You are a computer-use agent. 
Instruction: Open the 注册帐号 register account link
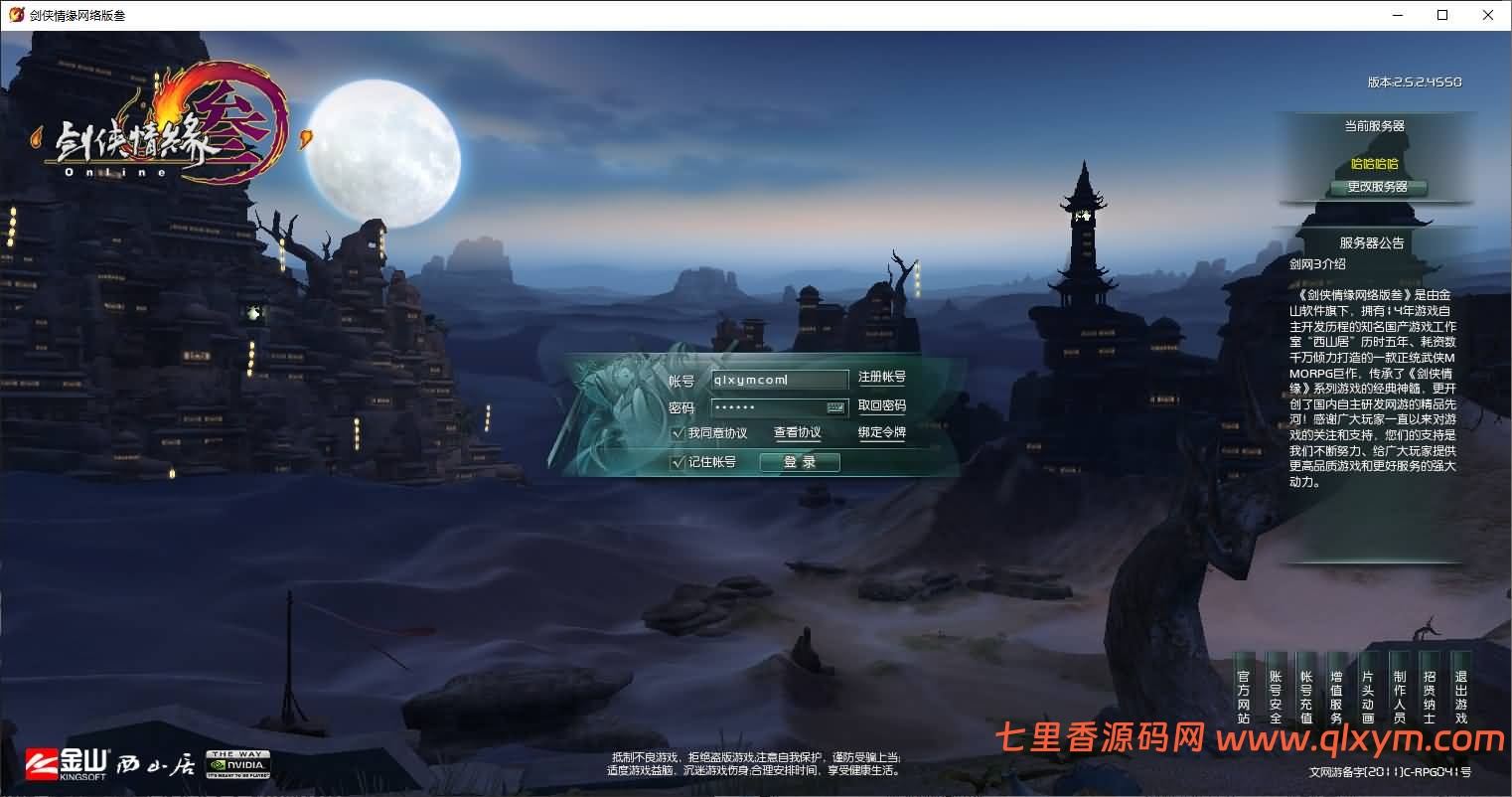point(882,379)
